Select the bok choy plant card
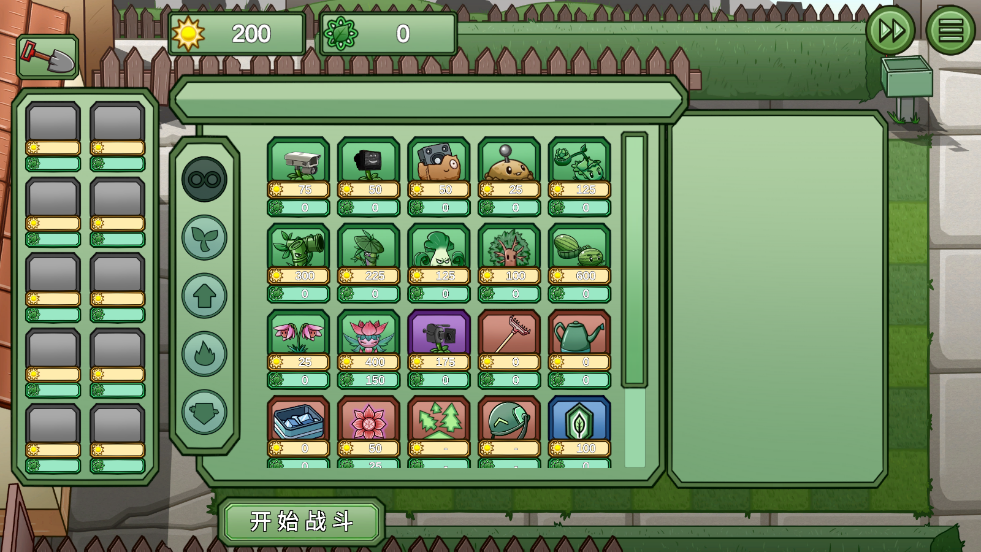Viewport: 981px width, 552px height. (x=439, y=248)
